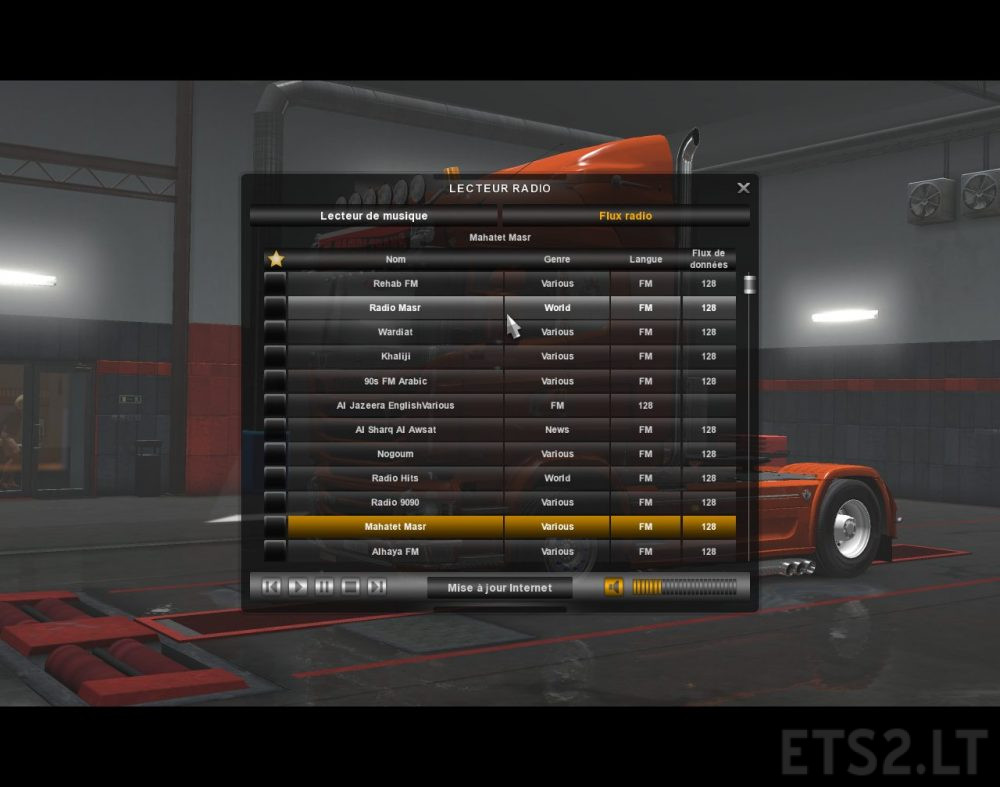Stop the radio with the square button
This screenshot has height=787, width=1000.
(350, 587)
